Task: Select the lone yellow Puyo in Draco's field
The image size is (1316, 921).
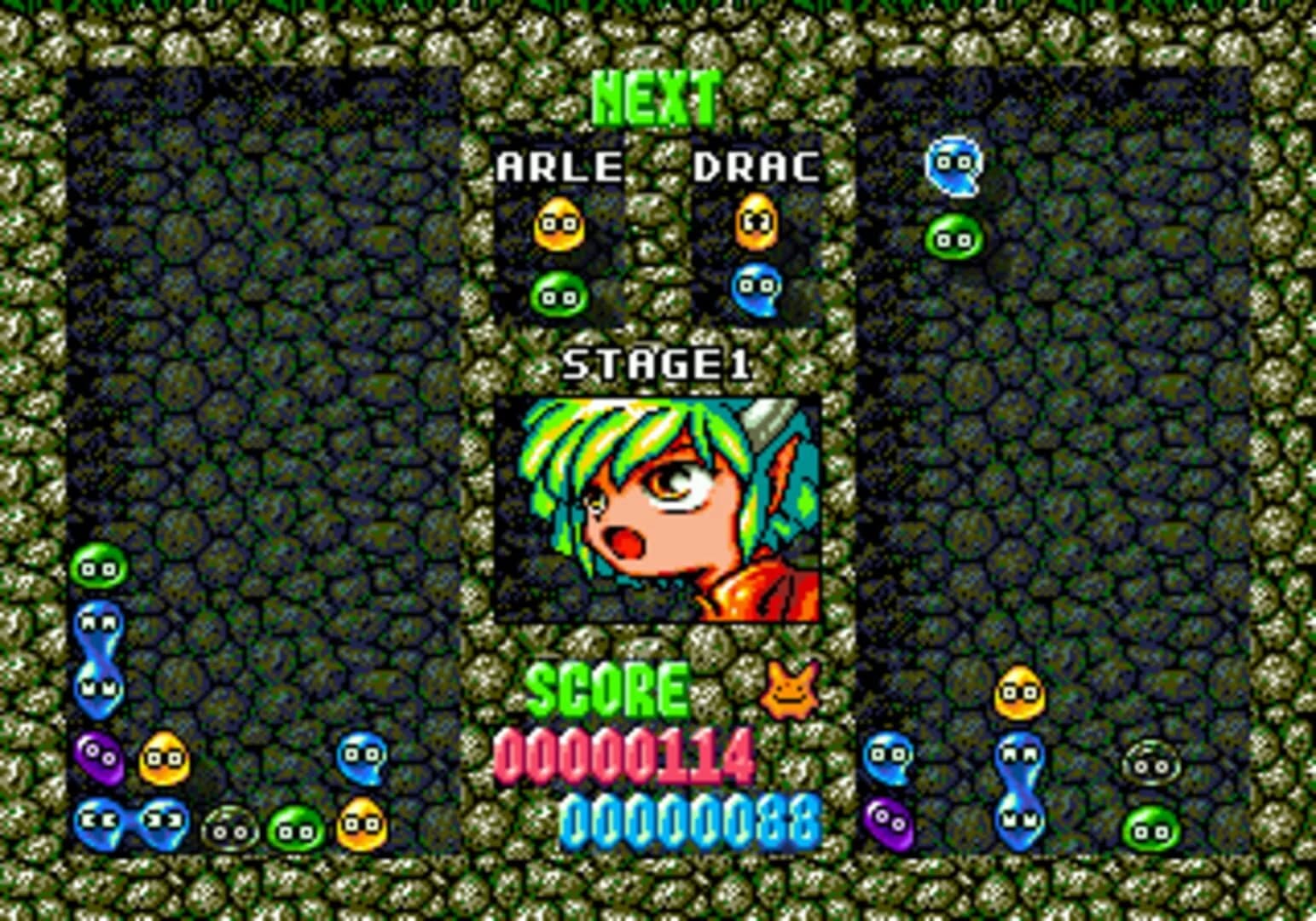Action: coord(1019,692)
